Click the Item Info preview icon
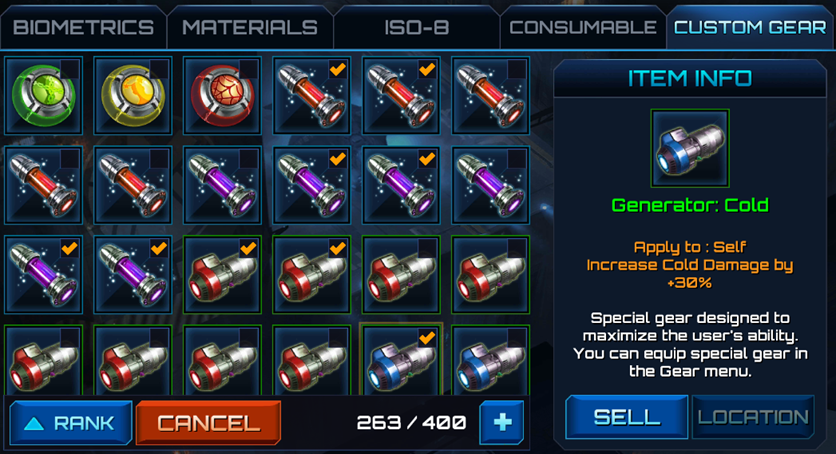The image size is (836, 454). point(690,149)
